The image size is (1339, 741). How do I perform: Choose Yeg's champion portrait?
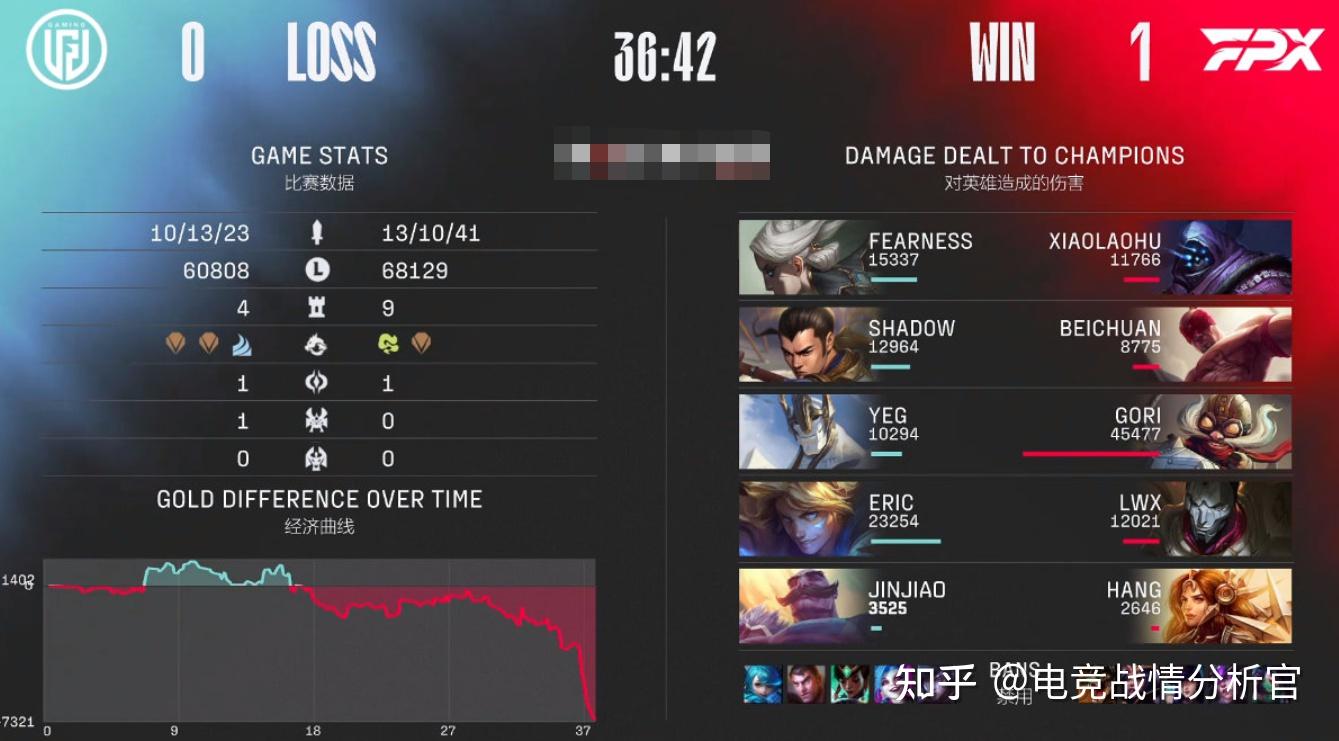800,432
